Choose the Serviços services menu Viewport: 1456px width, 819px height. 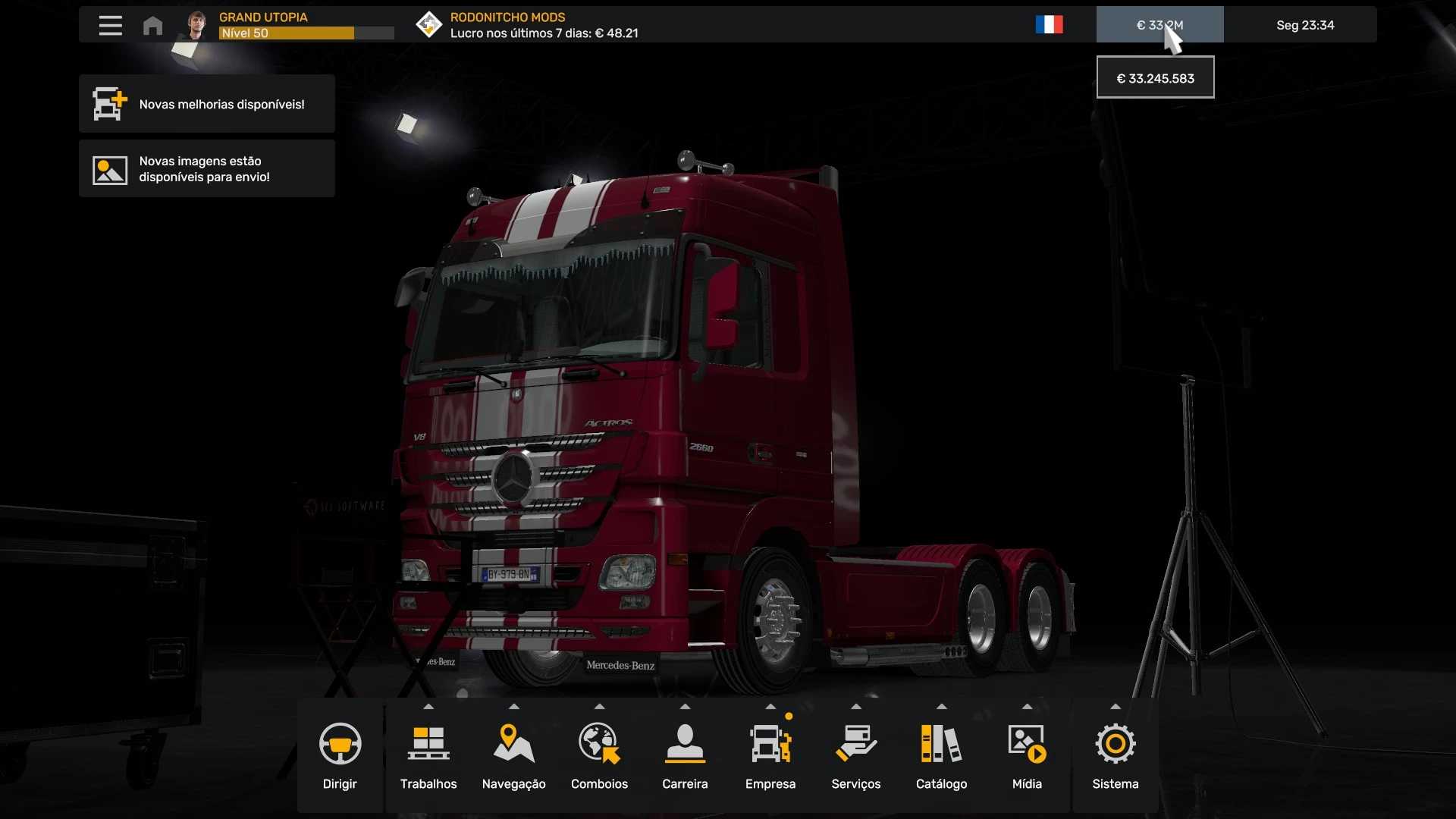coord(855,755)
